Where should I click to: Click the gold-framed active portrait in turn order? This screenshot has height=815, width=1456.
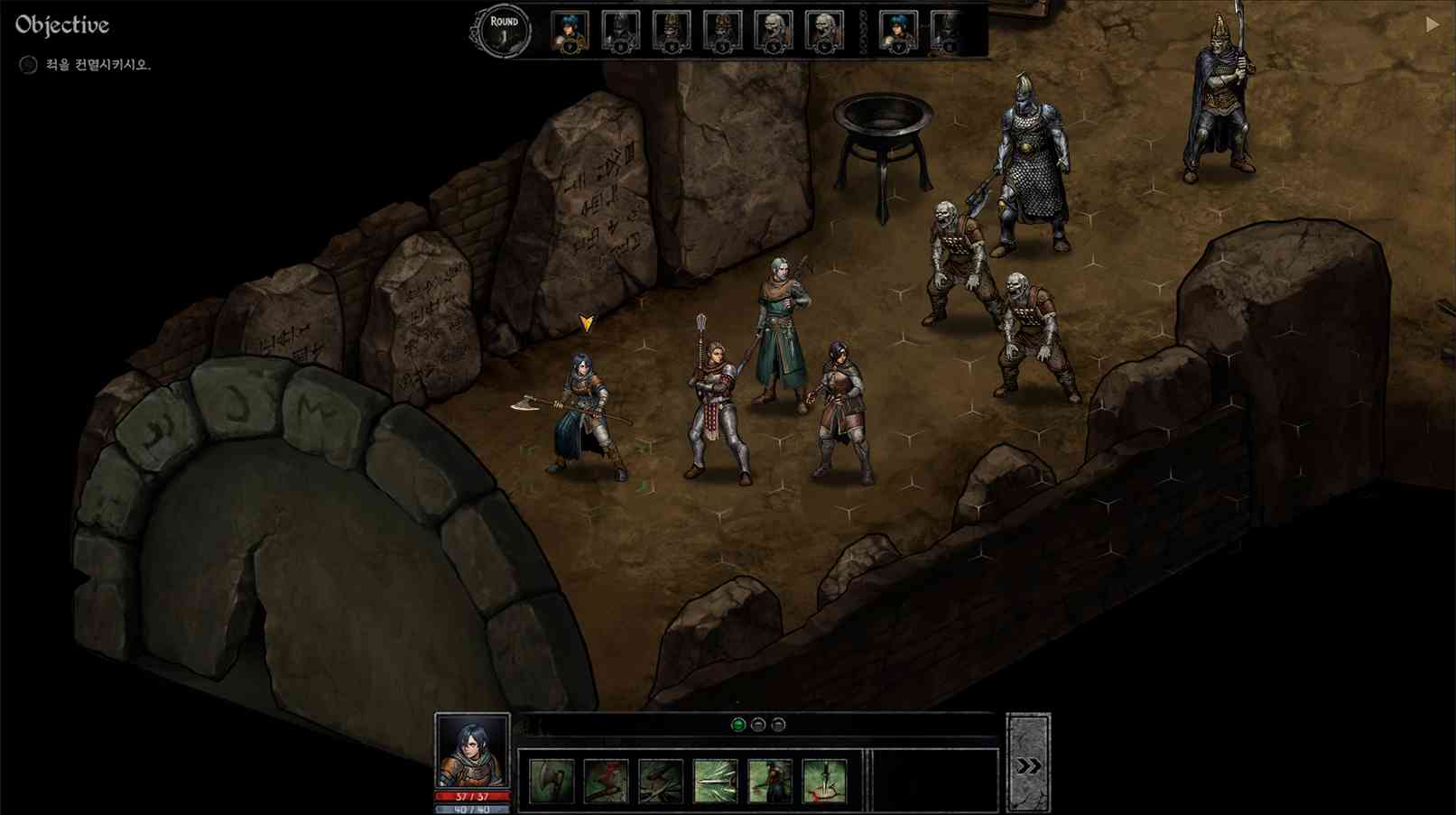(x=570, y=32)
